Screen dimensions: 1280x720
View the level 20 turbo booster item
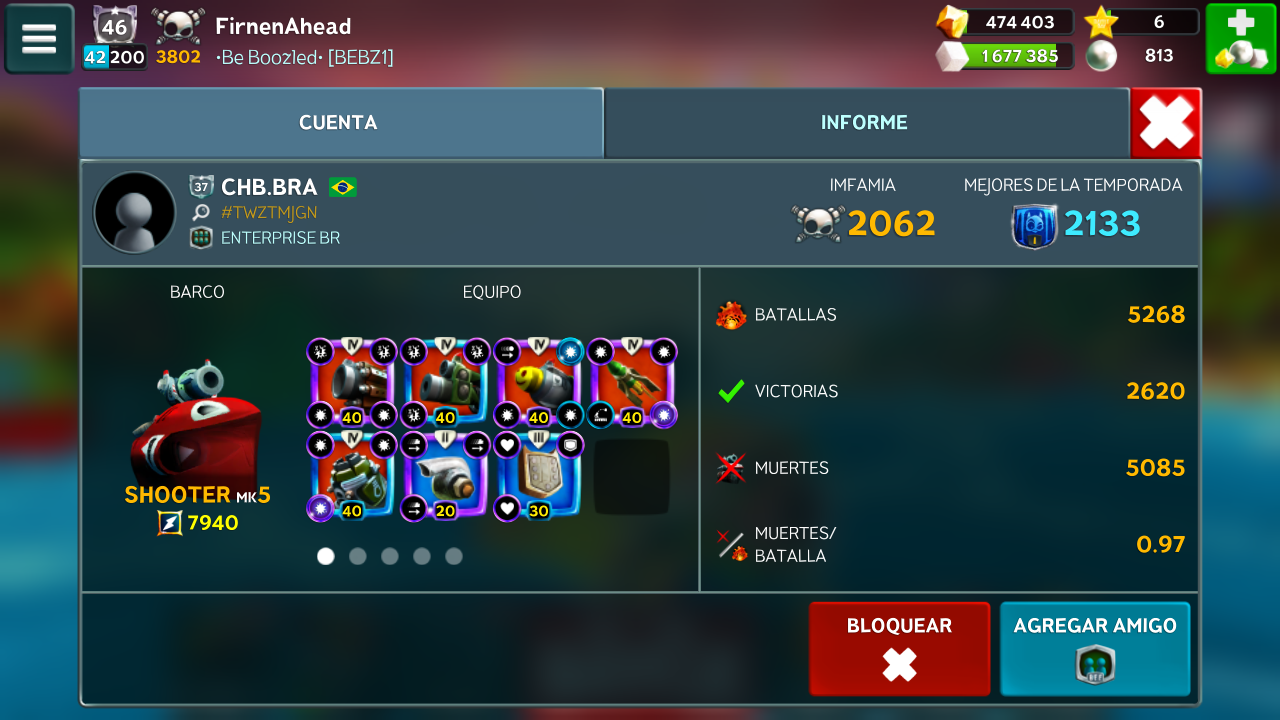pyautogui.click(x=444, y=476)
